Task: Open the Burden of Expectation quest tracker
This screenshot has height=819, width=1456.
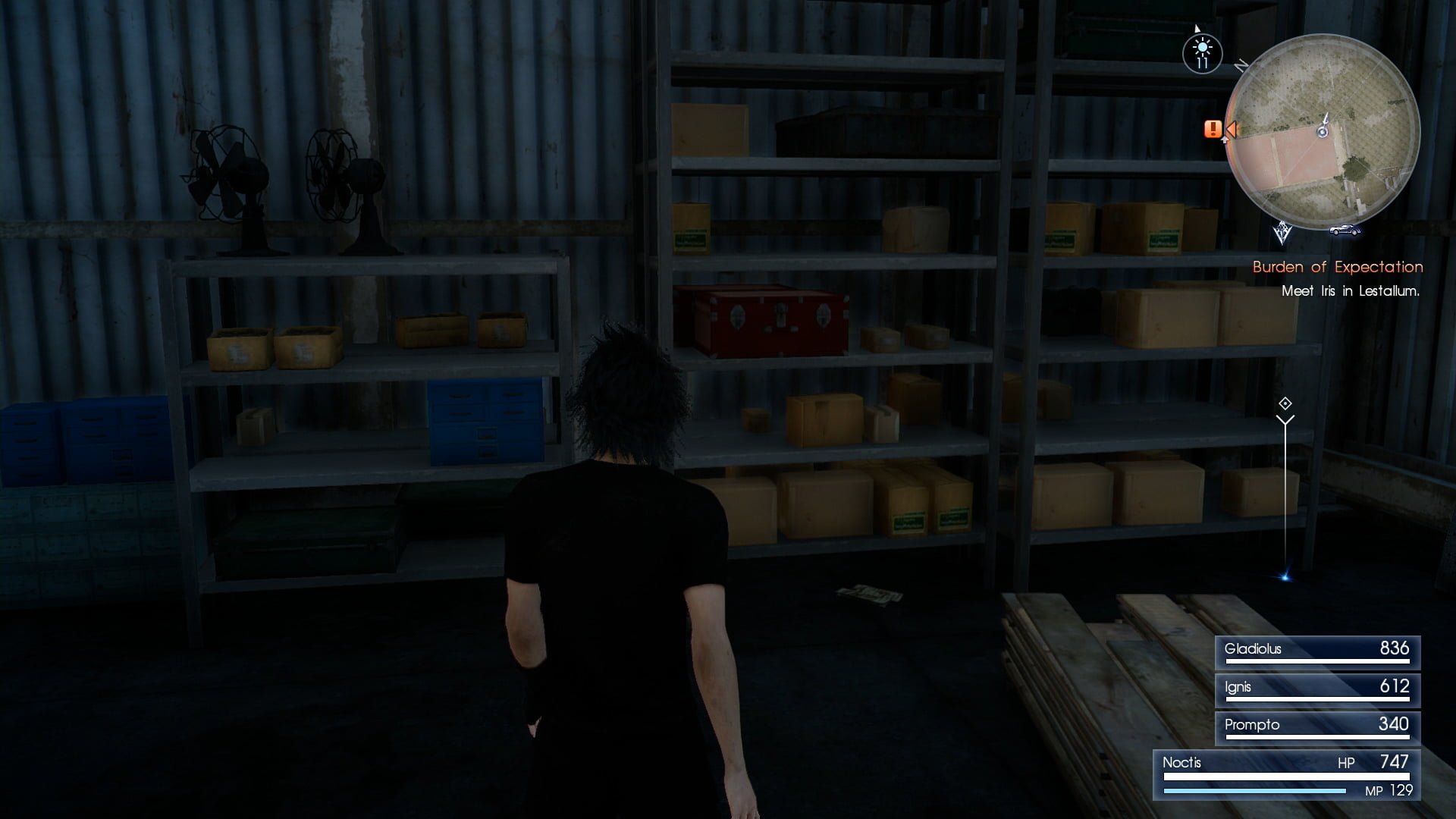Action: pyautogui.click(x=1337, y=267)
